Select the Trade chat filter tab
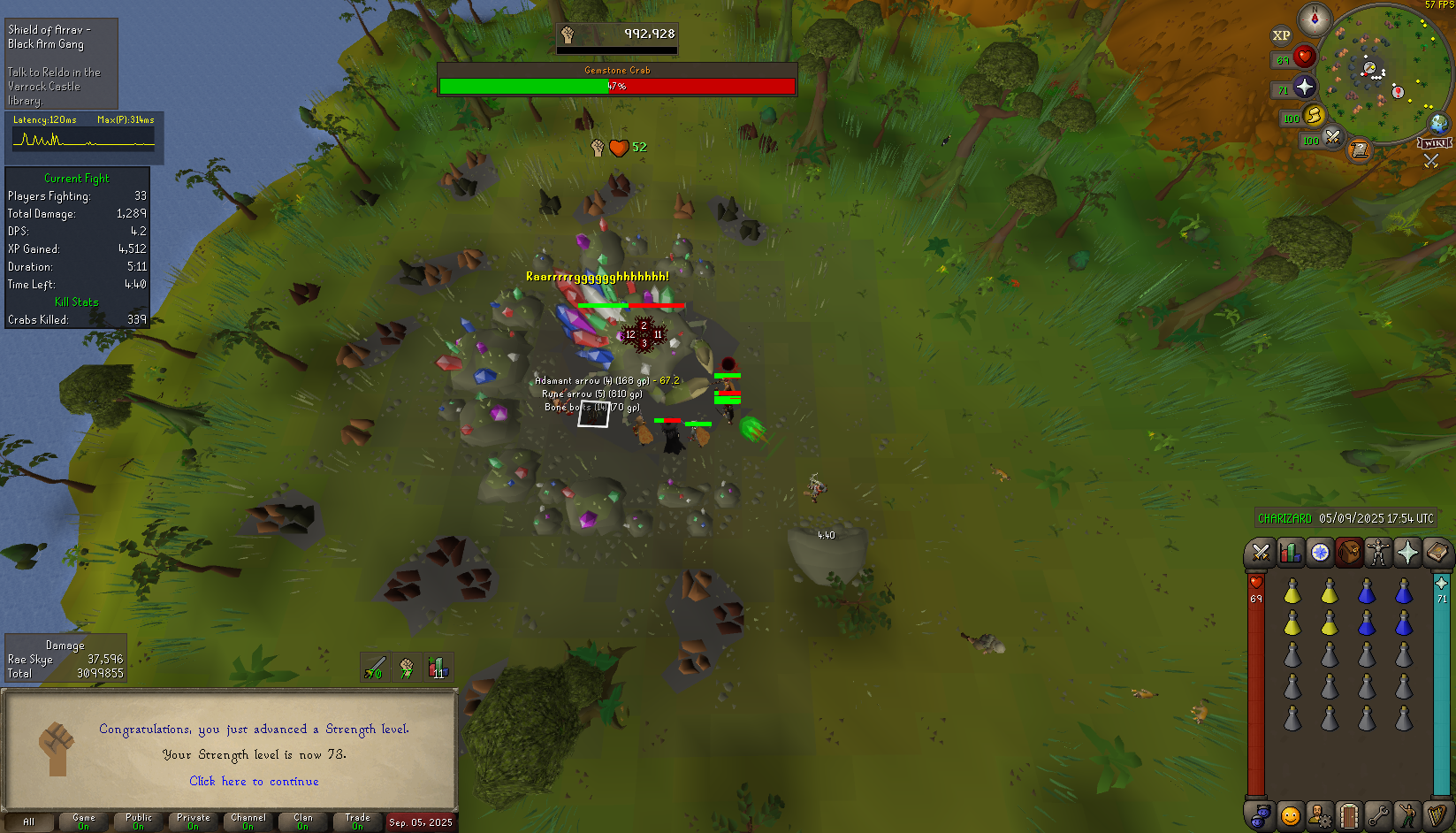 coord(357,822)
